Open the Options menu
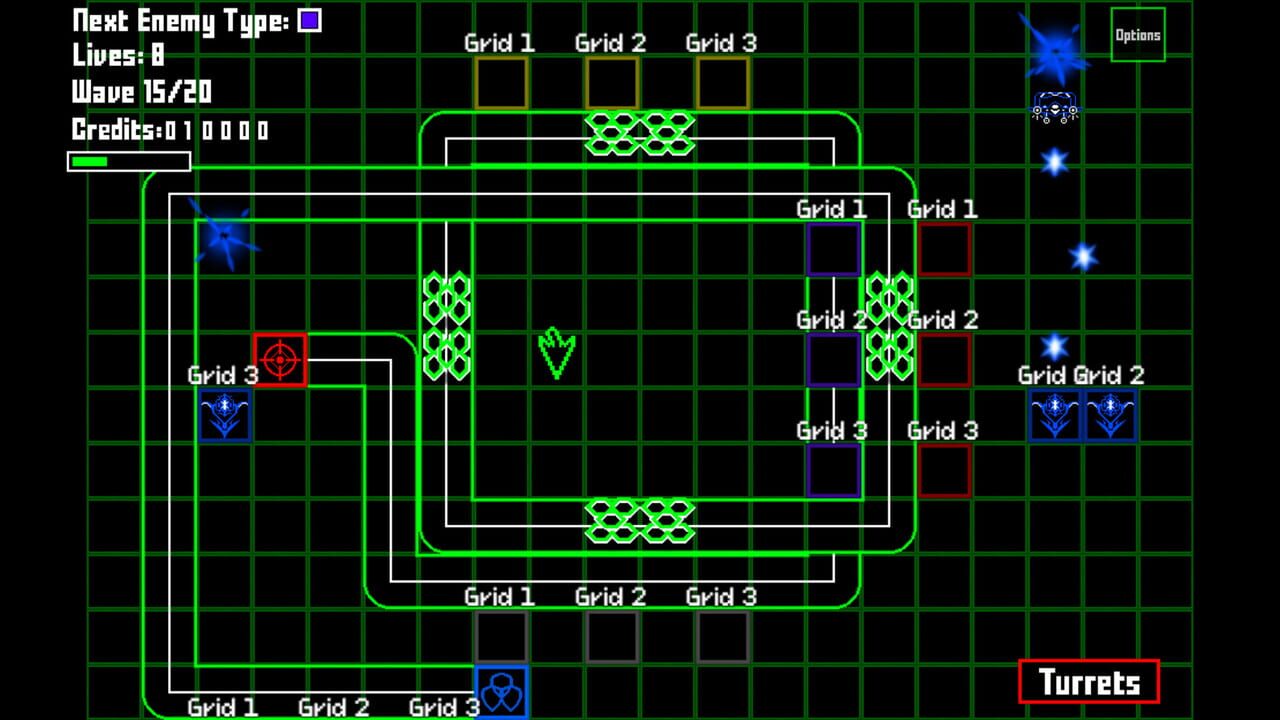1280x720 pixels. [1137, 34]
